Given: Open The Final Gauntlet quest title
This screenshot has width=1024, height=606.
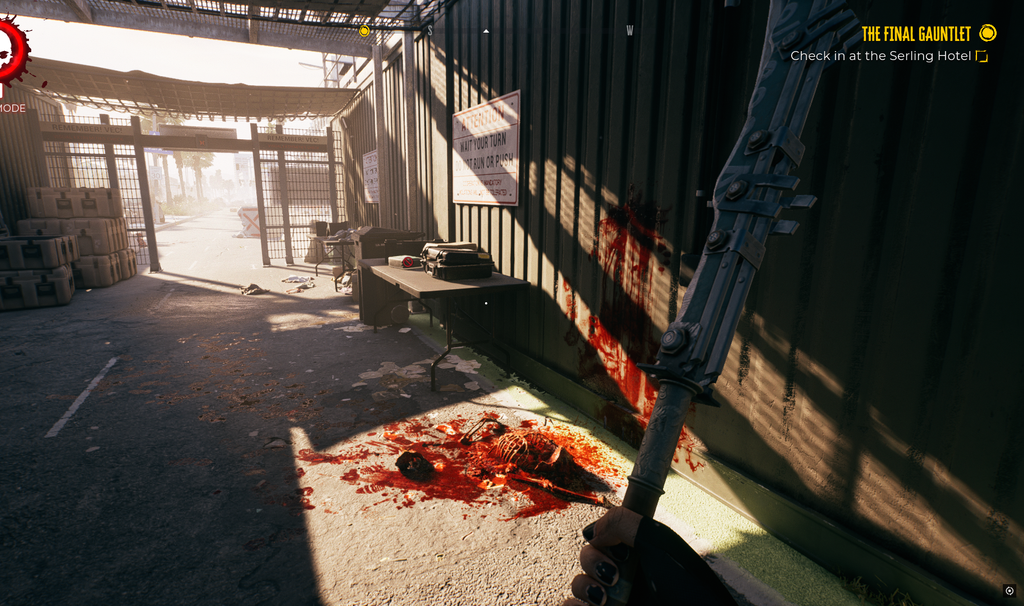Looking at the screenshot, I should pos(916,34).
